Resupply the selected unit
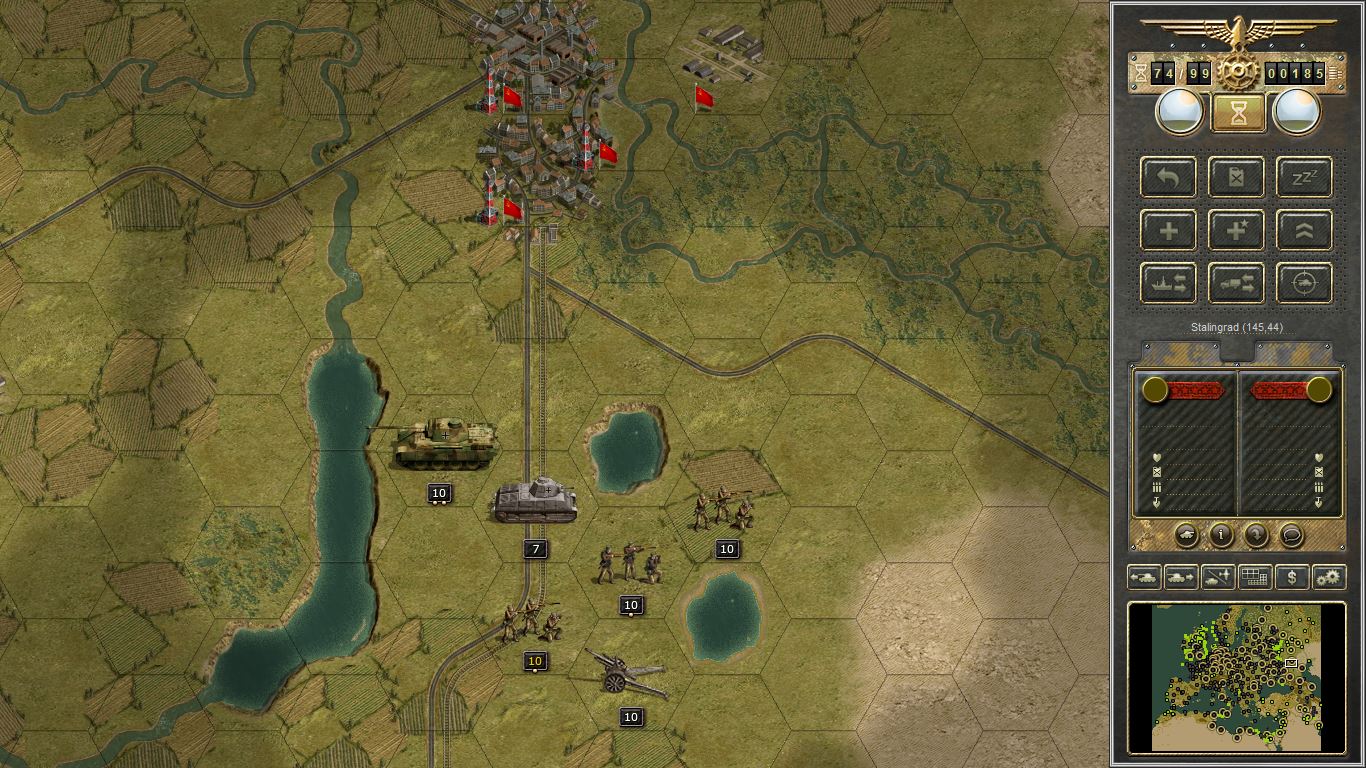Viewport: 1366px width, 768px height. [1236, 177]
